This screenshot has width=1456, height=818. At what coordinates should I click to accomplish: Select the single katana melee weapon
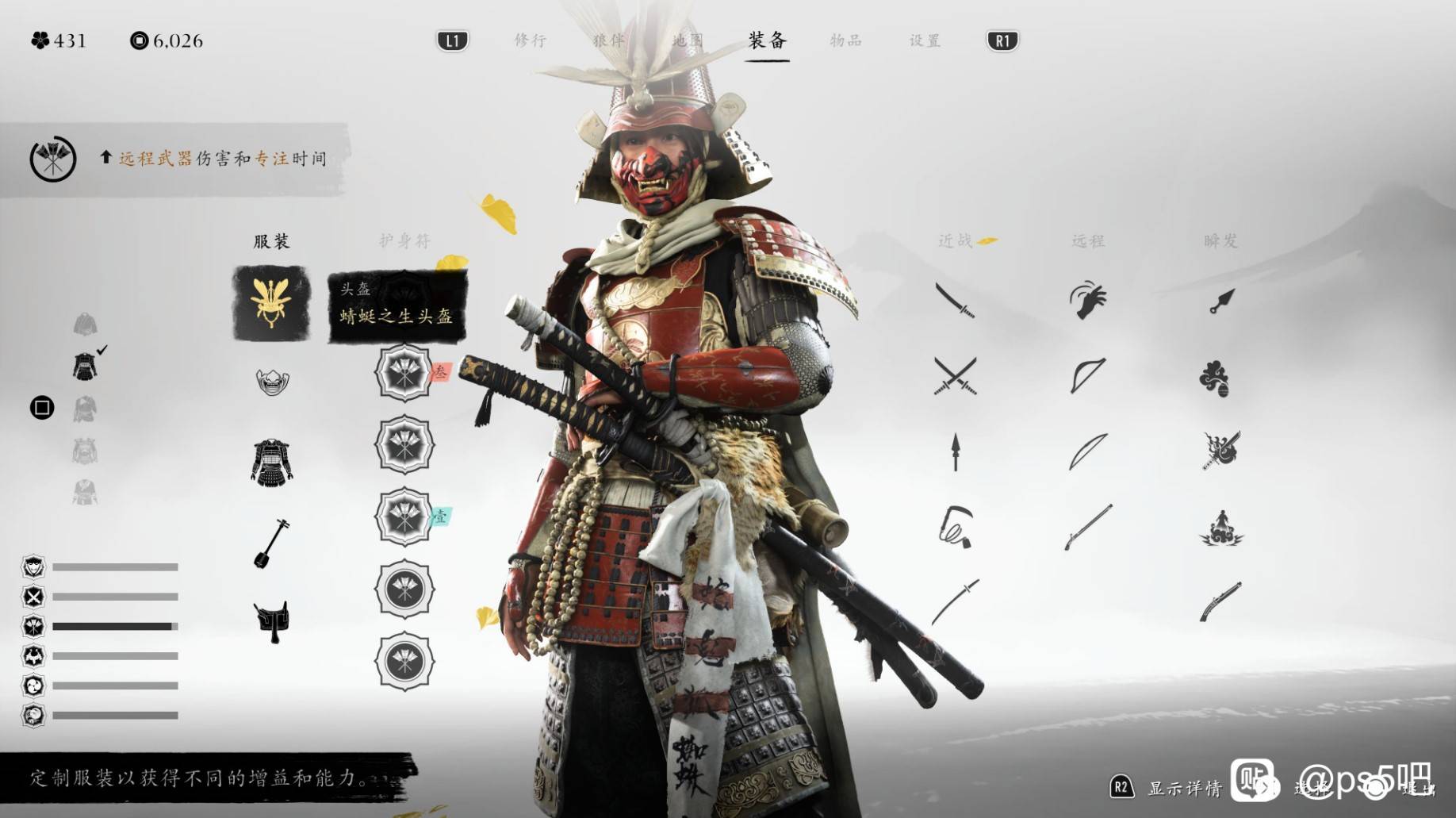955,301
